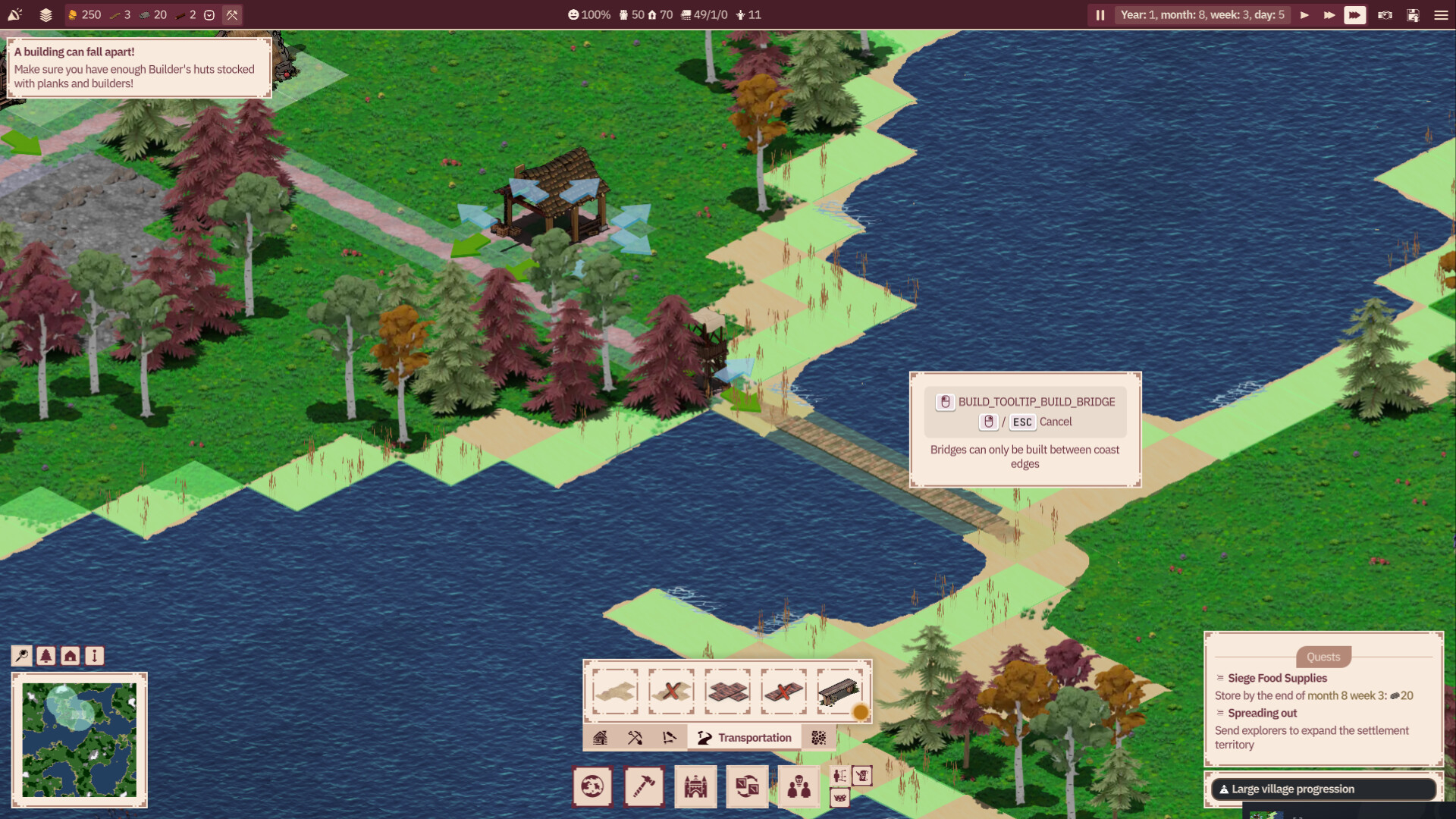Open the globe world map button
1456x819 pixels.
click(592, 786)
